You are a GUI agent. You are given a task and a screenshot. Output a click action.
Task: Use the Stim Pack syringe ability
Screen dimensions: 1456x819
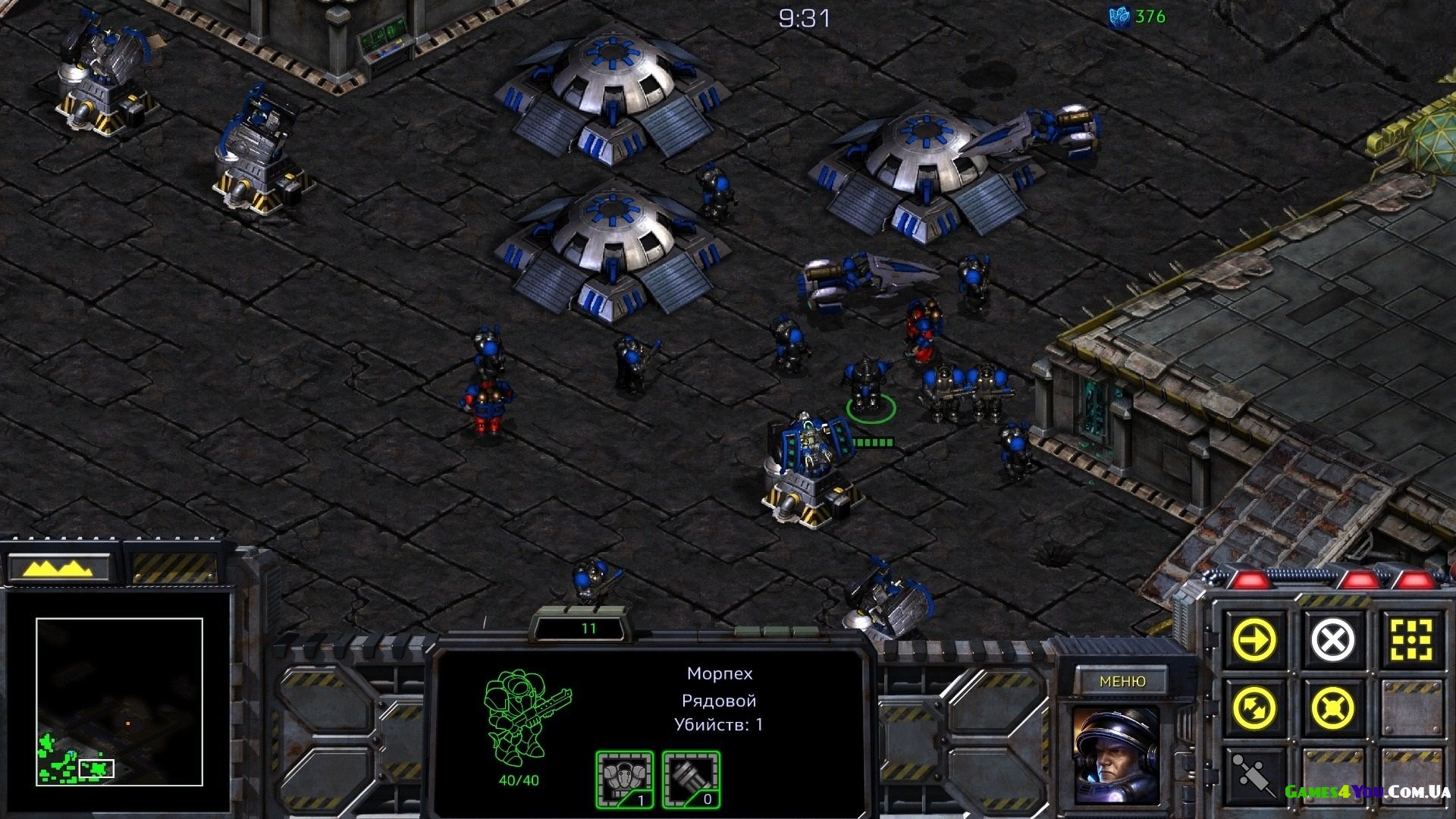pos(1254,775)
